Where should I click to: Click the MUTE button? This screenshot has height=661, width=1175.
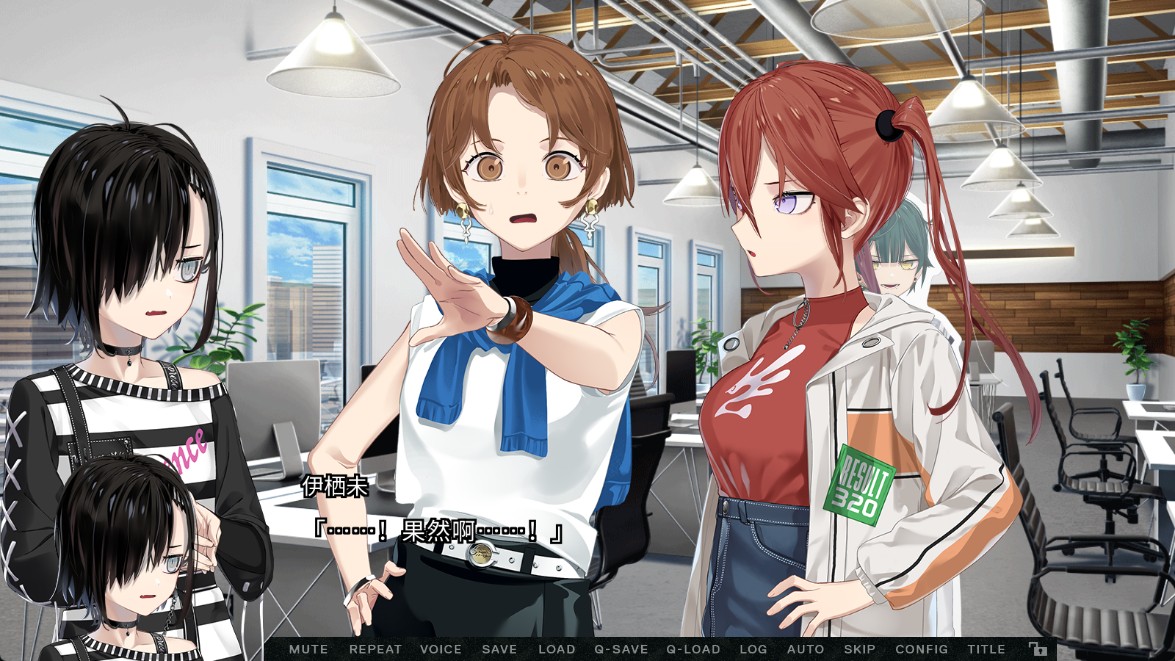(x=308, y=649)
